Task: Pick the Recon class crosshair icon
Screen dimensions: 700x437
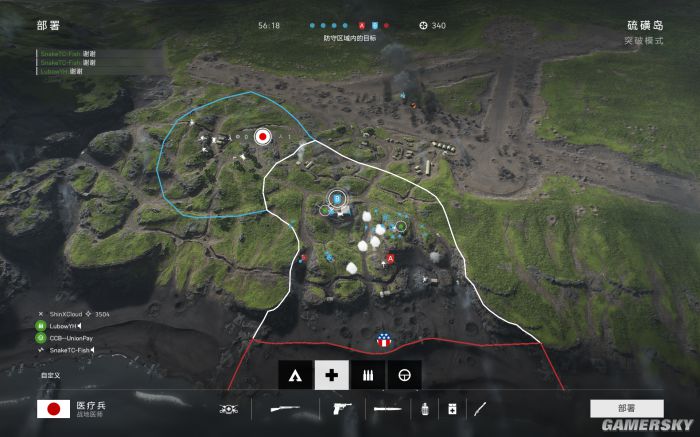Action: click(x=404, y=375)
